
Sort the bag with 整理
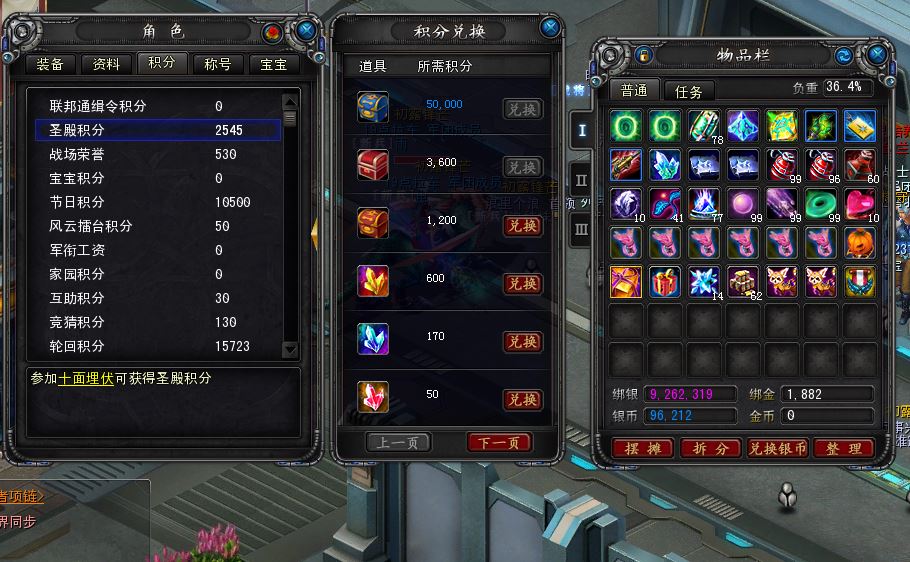click(843, 449)
